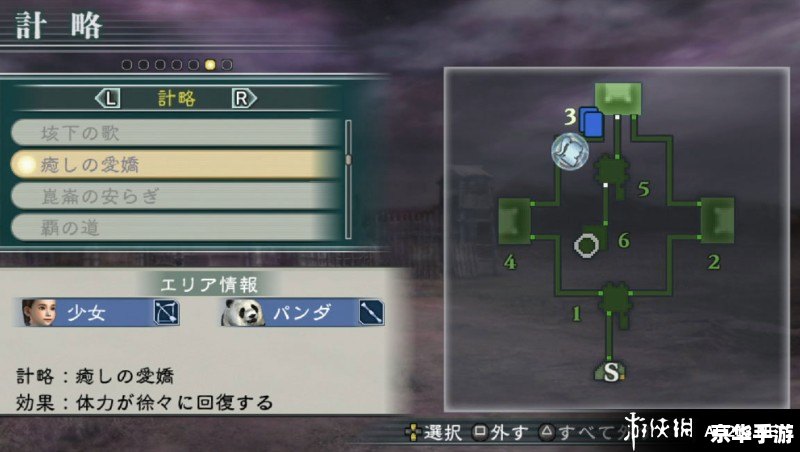Viewport: 800px width, 452px height.
Task: Select the 少女 unit entry
Action: point(98,314)
